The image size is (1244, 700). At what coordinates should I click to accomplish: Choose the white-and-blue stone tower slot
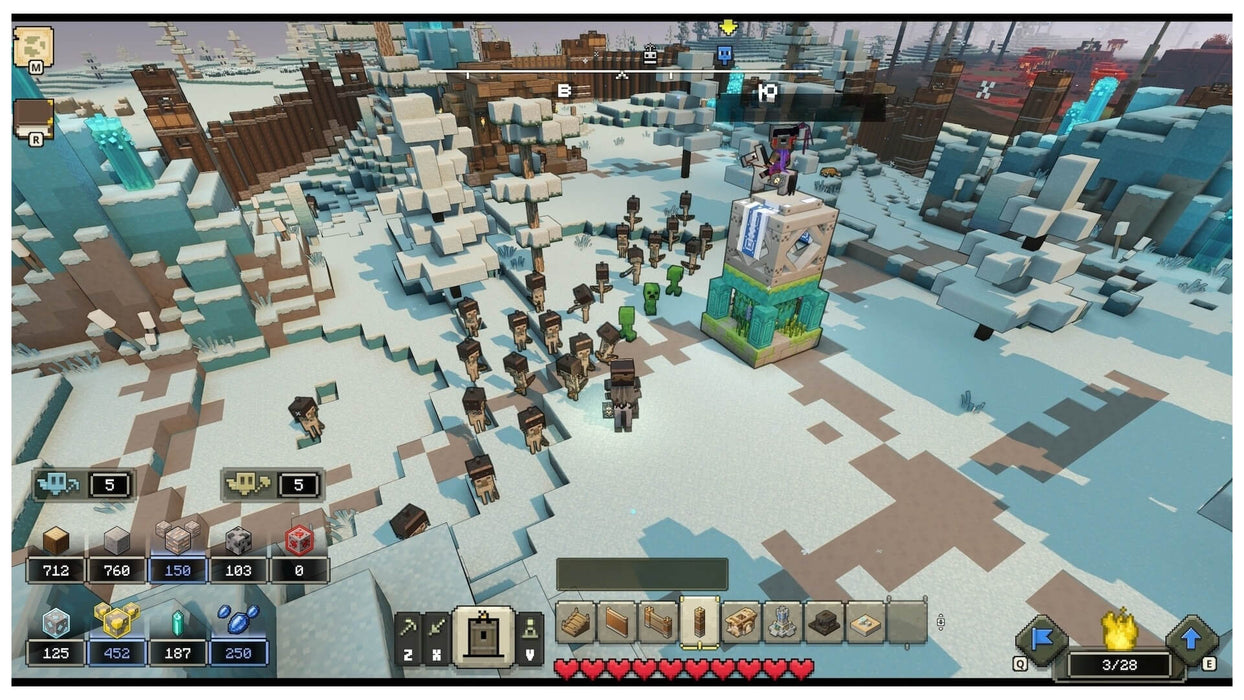click(x=782, y=622)
